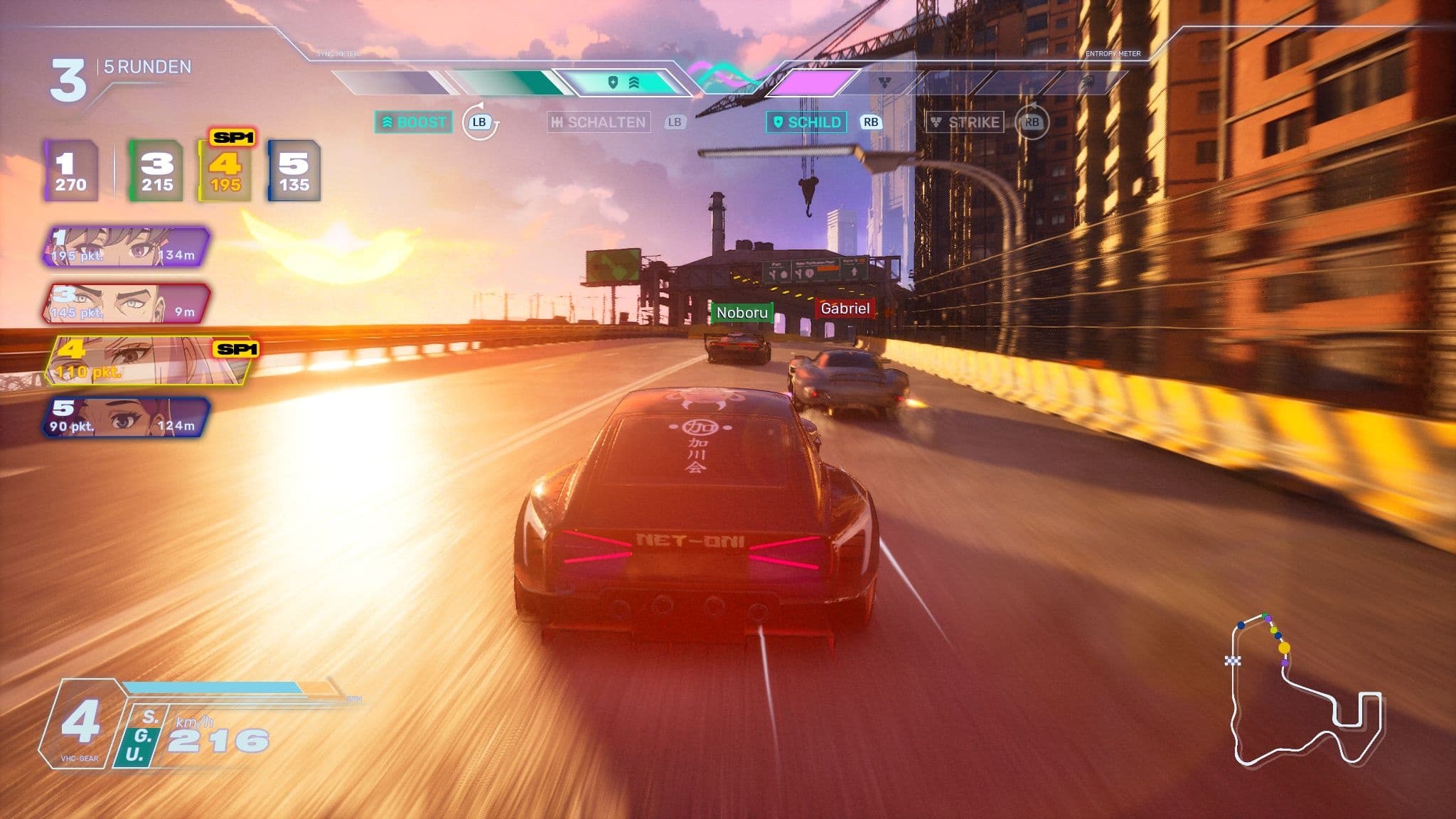The width and height of the screenshot is (1456, 819).
Task: Select the third-place racer row with 145 pkt
Action: [x=127, y=304]
